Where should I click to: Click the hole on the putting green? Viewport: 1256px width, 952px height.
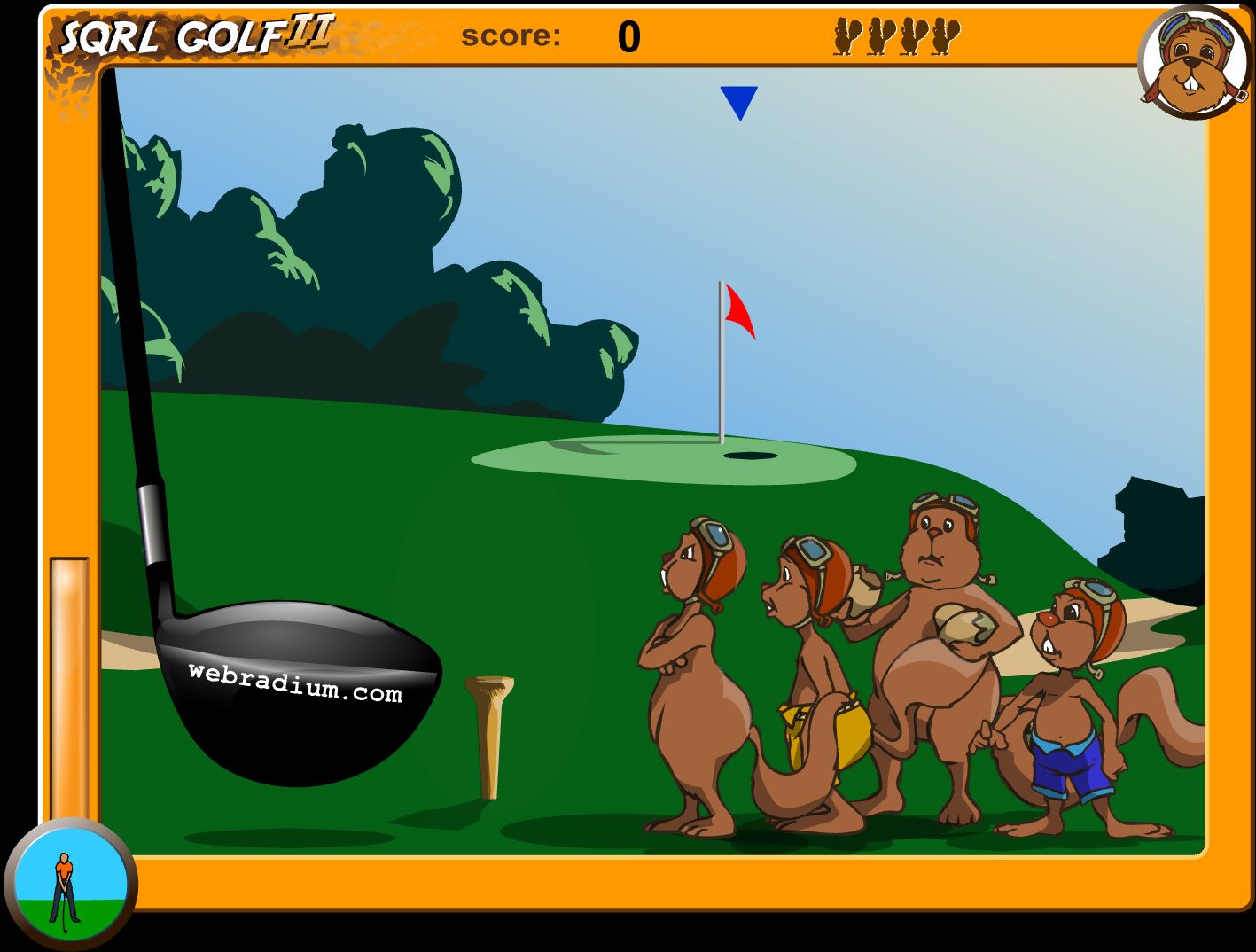pos(749,455)
